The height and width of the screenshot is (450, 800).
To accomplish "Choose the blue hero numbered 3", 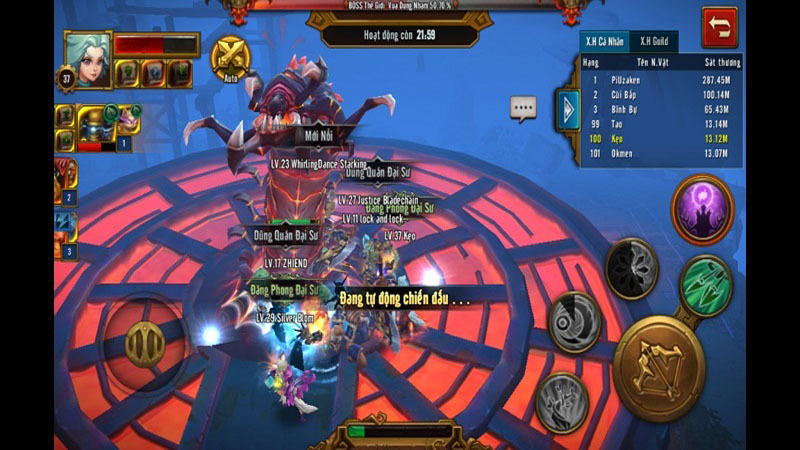I will [x=65, y=232].
